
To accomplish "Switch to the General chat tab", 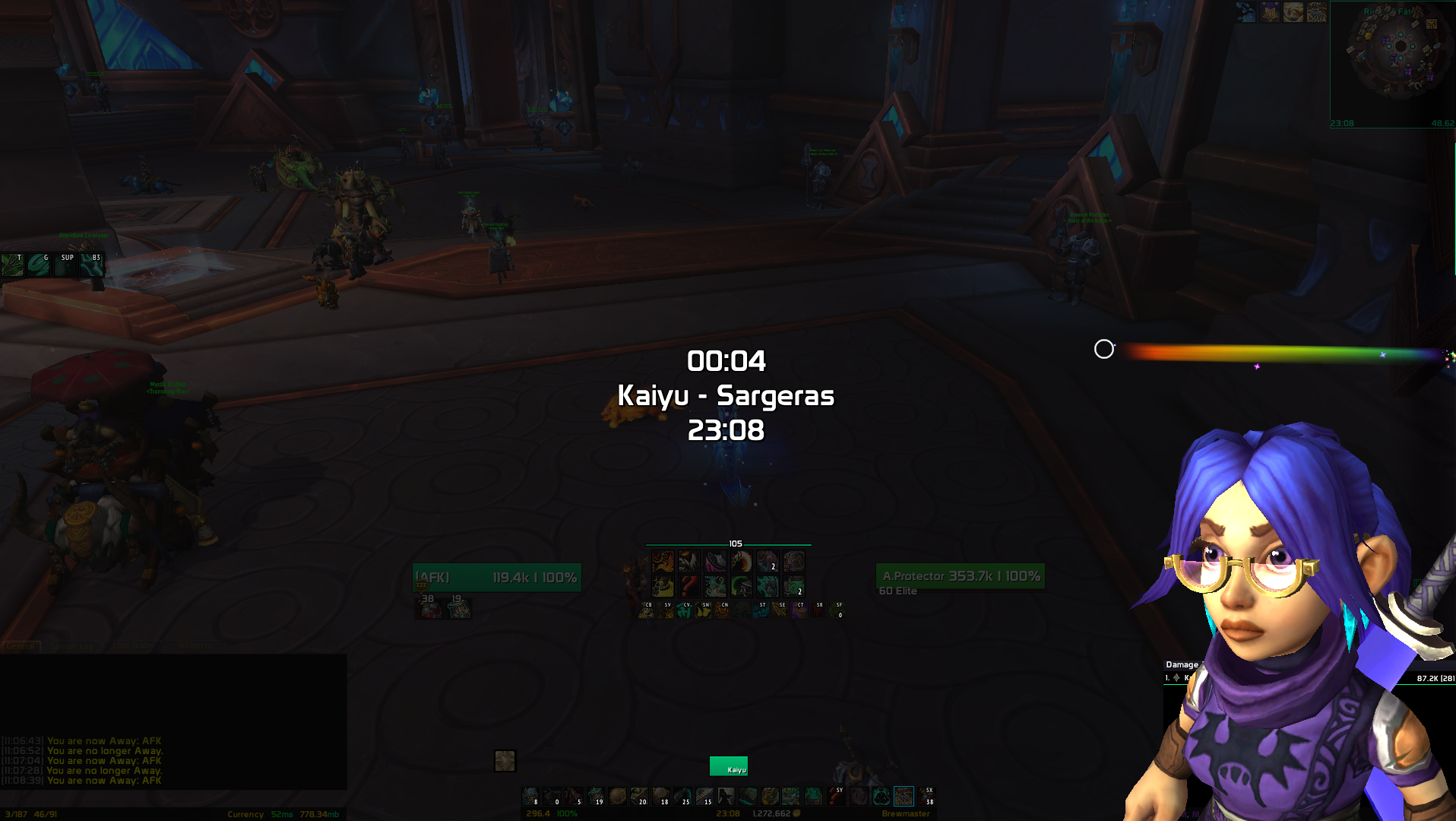I will (x=21, y=647).
